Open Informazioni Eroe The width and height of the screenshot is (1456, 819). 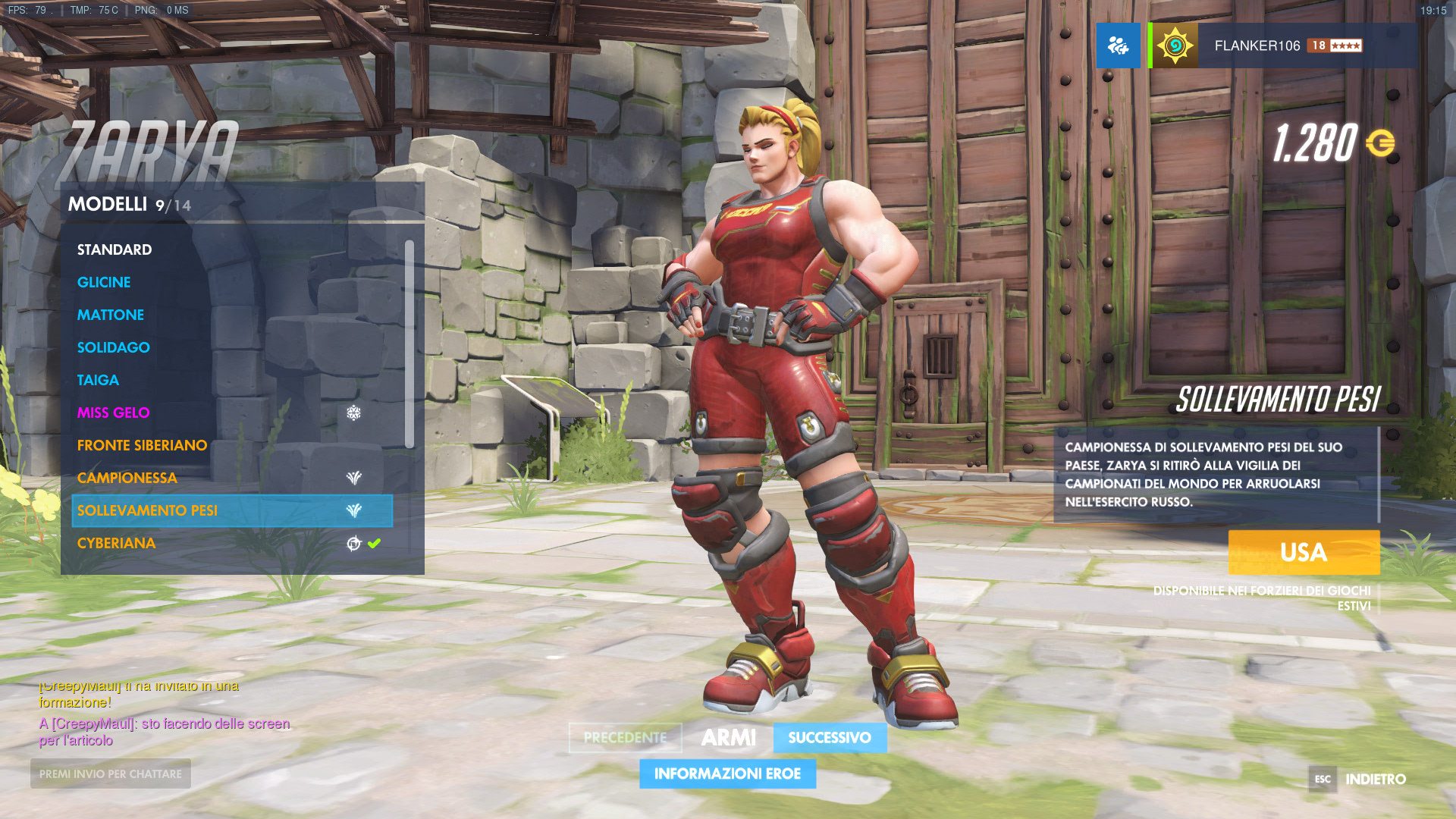pyautogui.click(x=727, y=773)
